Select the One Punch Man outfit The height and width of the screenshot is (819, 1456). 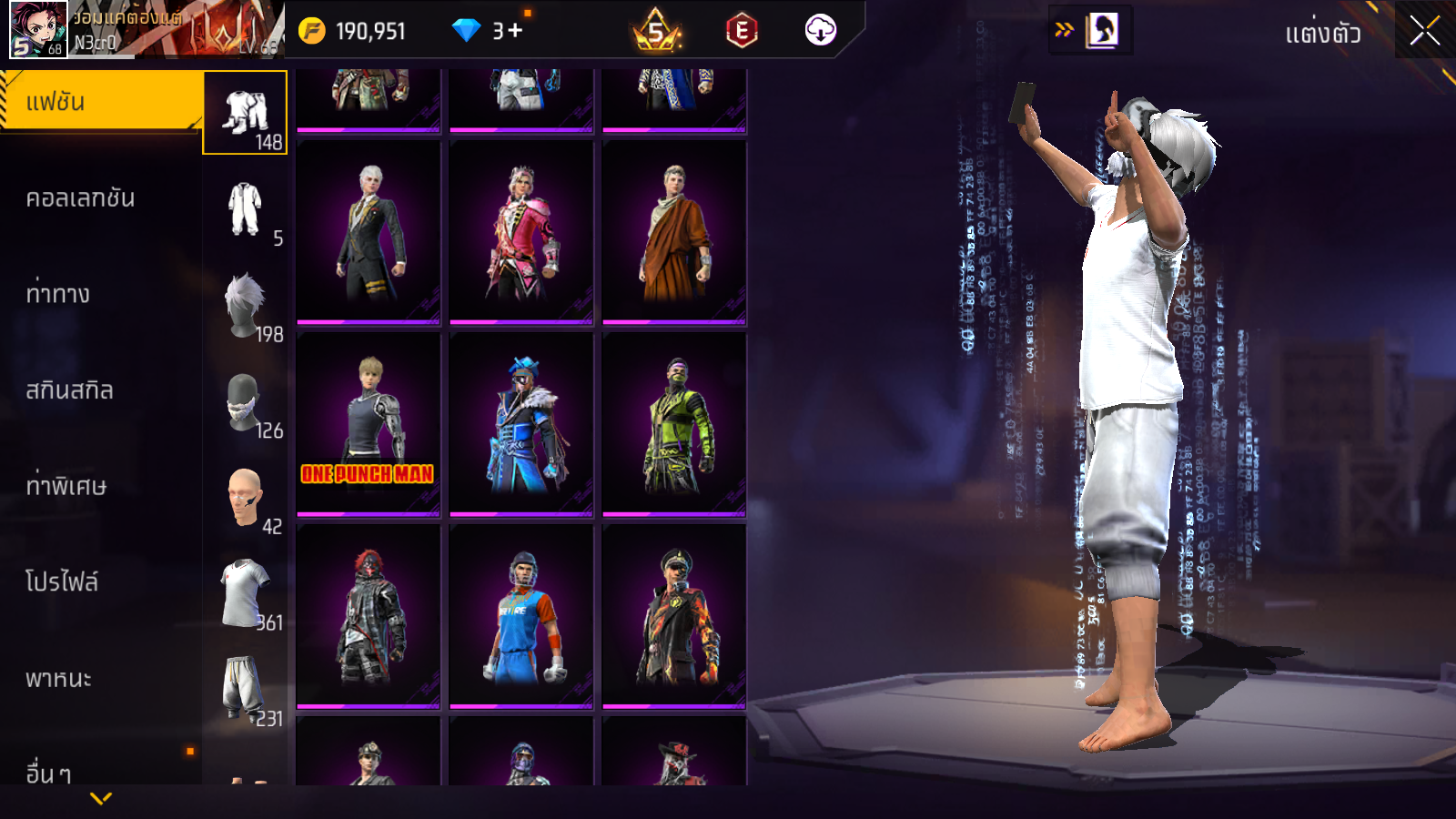point(369,424)
